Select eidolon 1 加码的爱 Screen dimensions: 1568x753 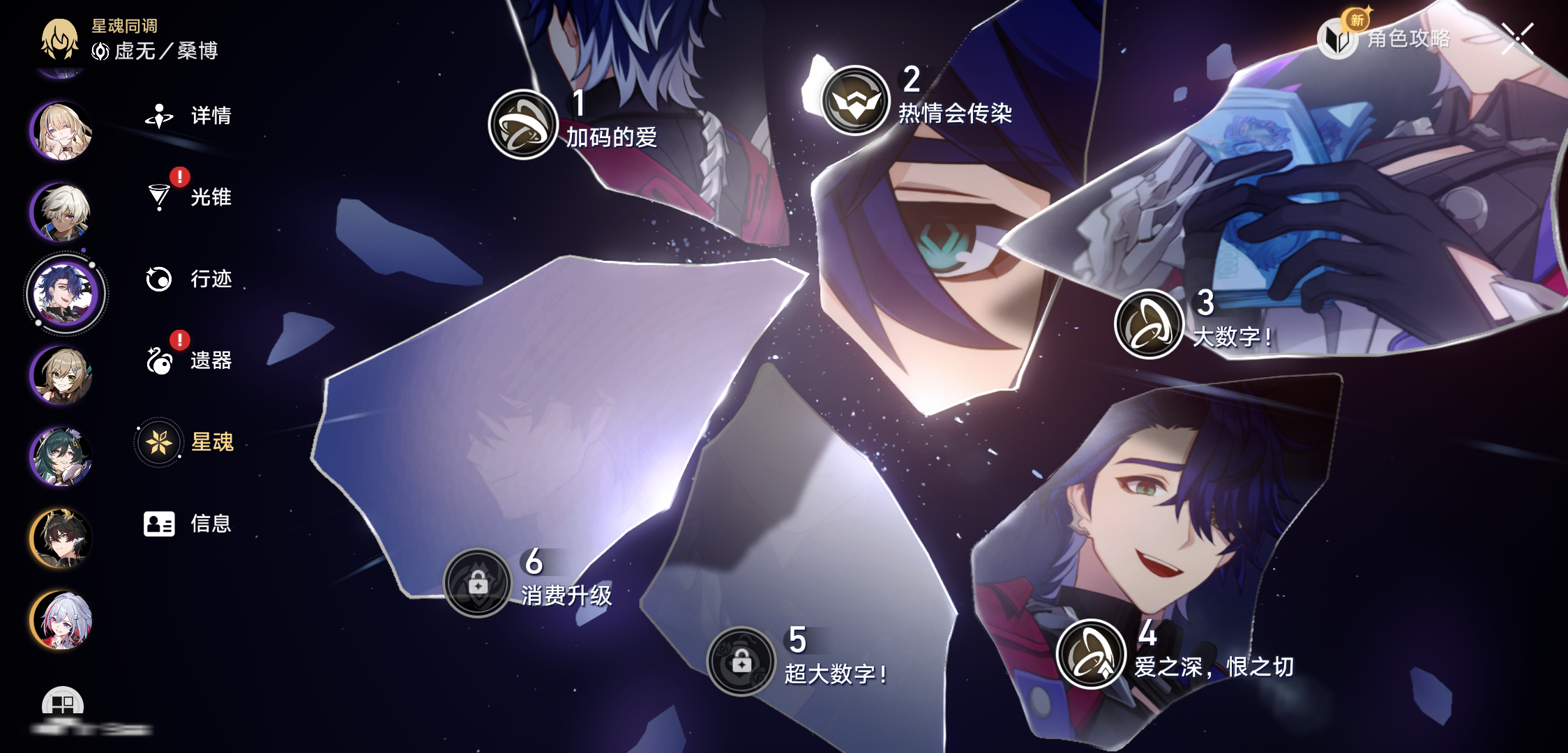pyautogui.click(x=523, y=124)
